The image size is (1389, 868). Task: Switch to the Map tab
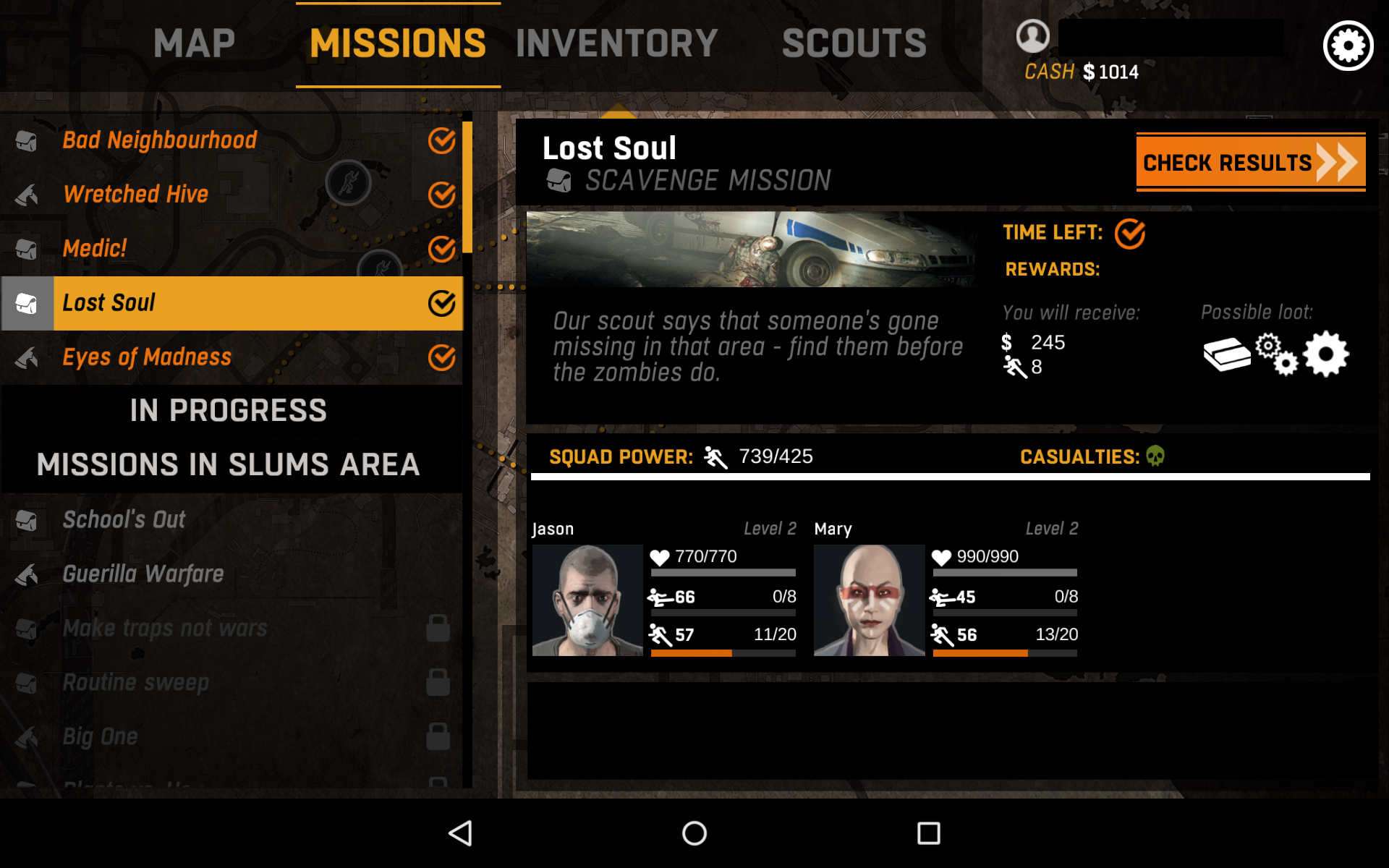[194, 43]
